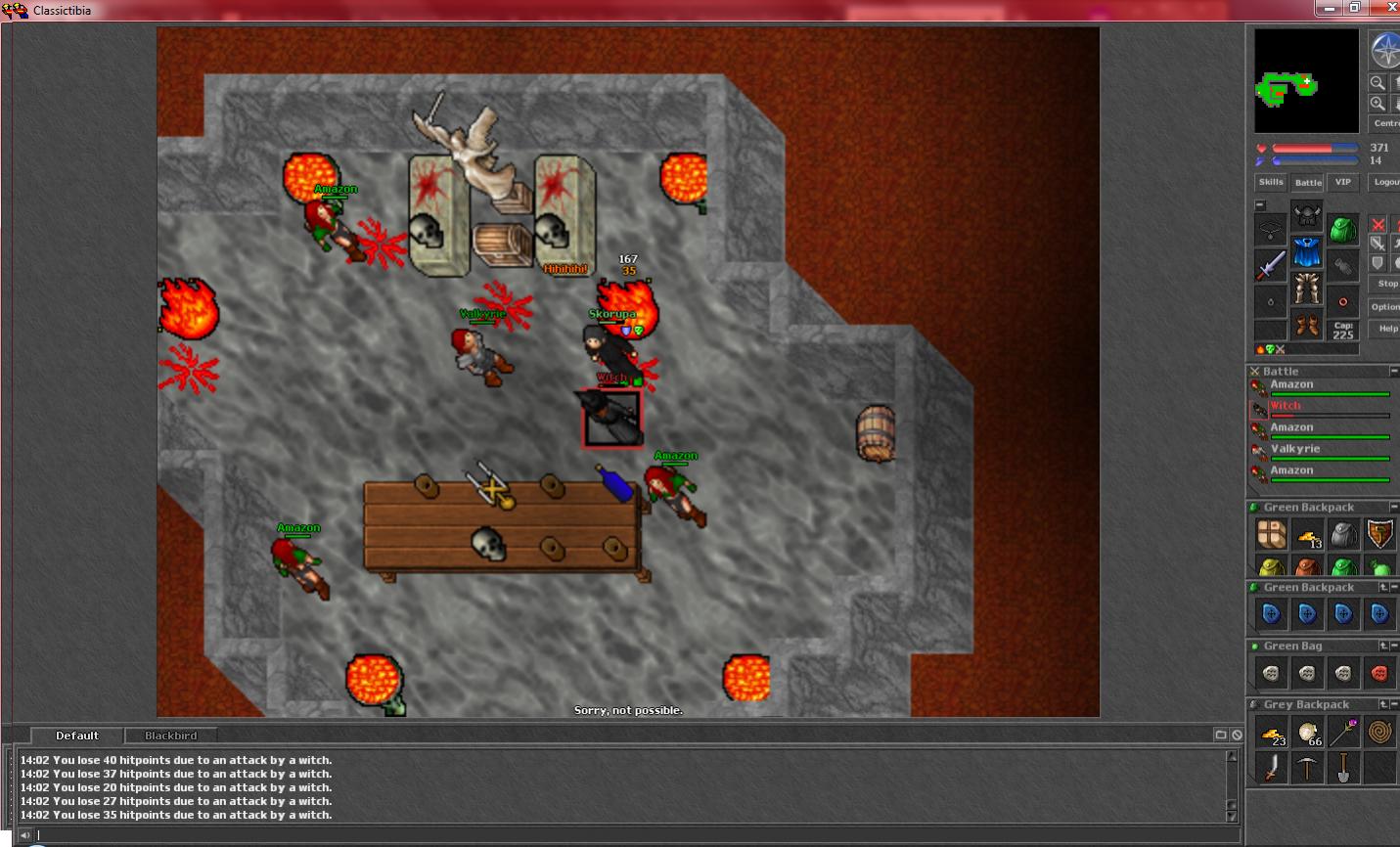Select the horned helmet equipment slot
1400x847 pixels.
[1307, 216]
